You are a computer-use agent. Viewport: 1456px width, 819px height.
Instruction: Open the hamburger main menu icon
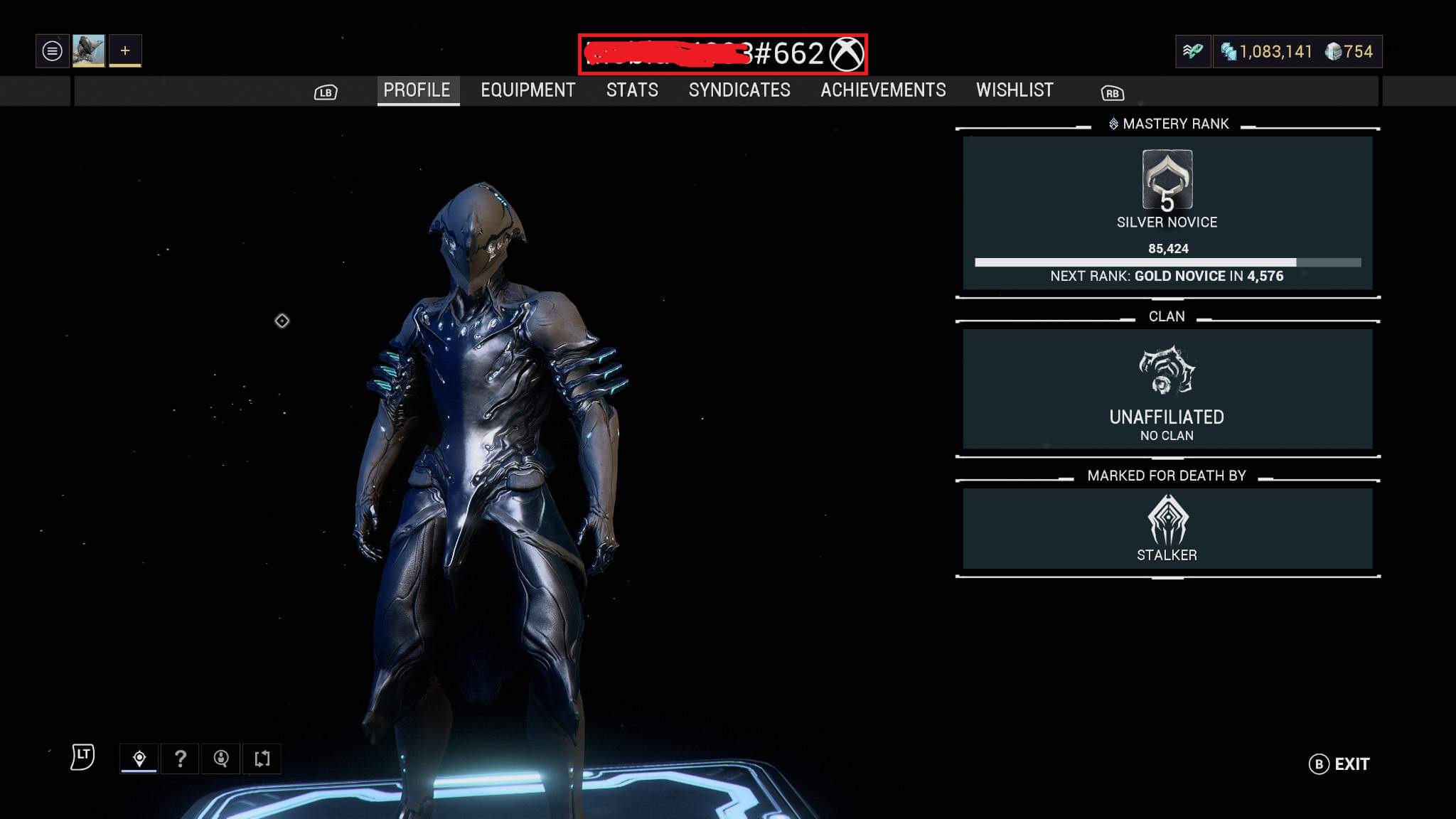(x=52, y=51)
